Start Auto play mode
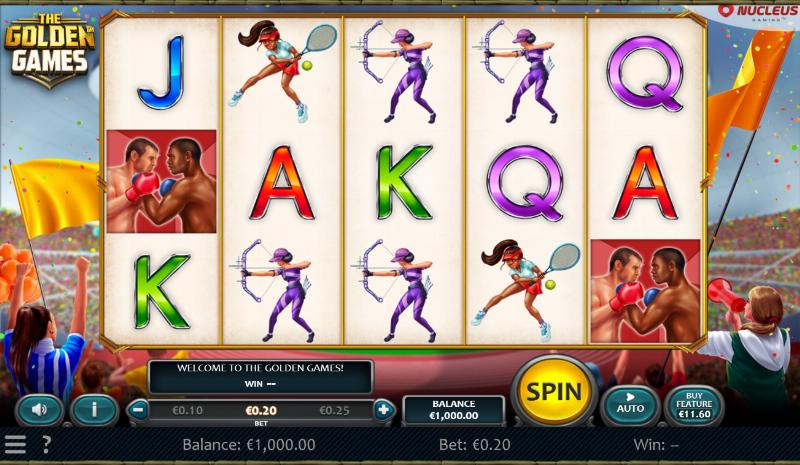The width and height of the screenshot is (800, 465). 630,404
